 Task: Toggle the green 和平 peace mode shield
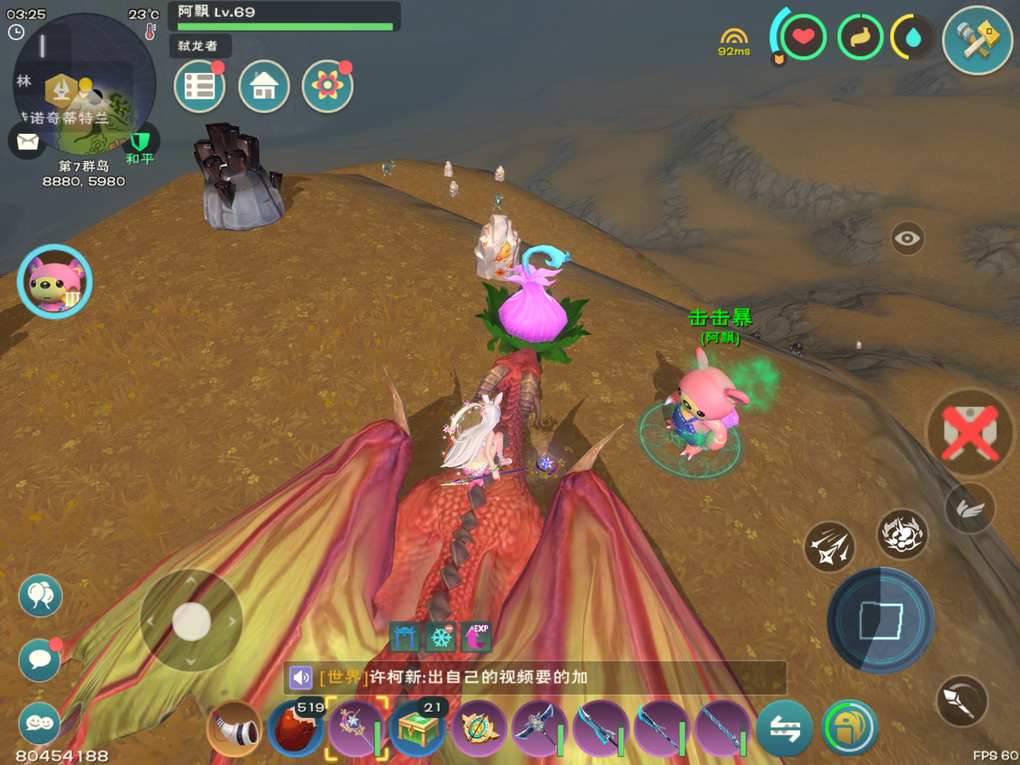[140, 140]
